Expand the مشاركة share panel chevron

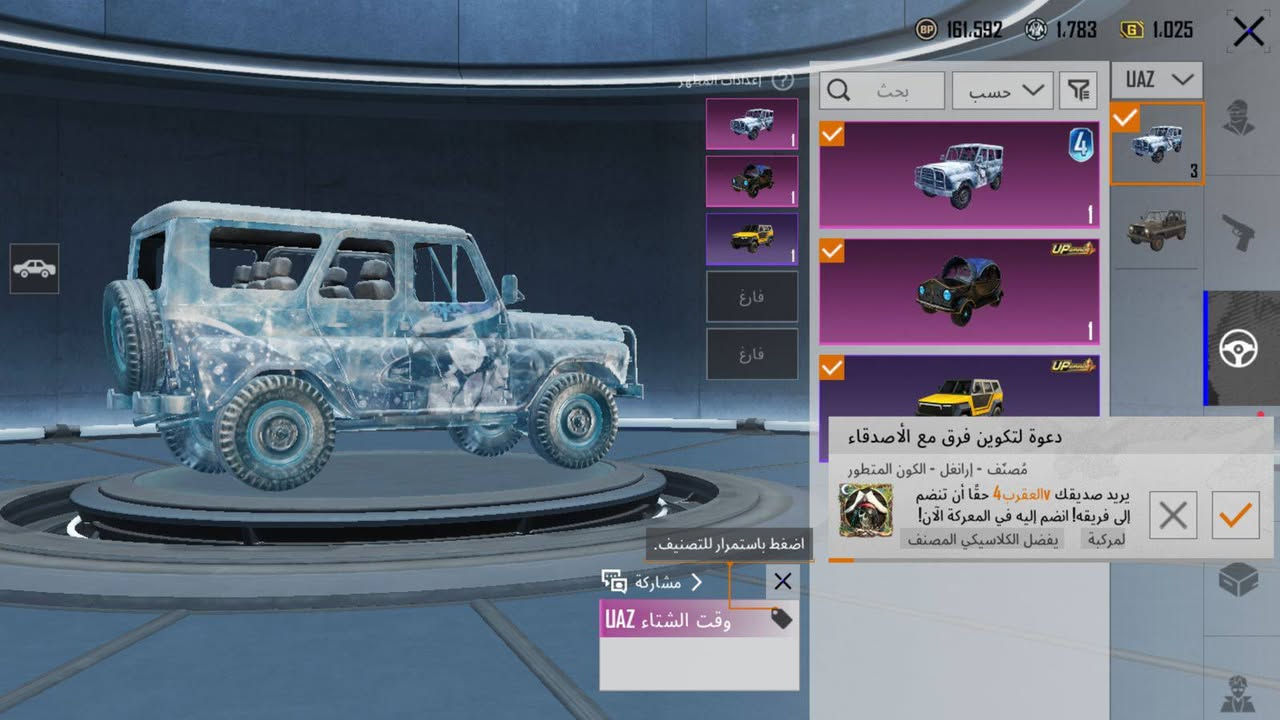click(x=697, y=581)
